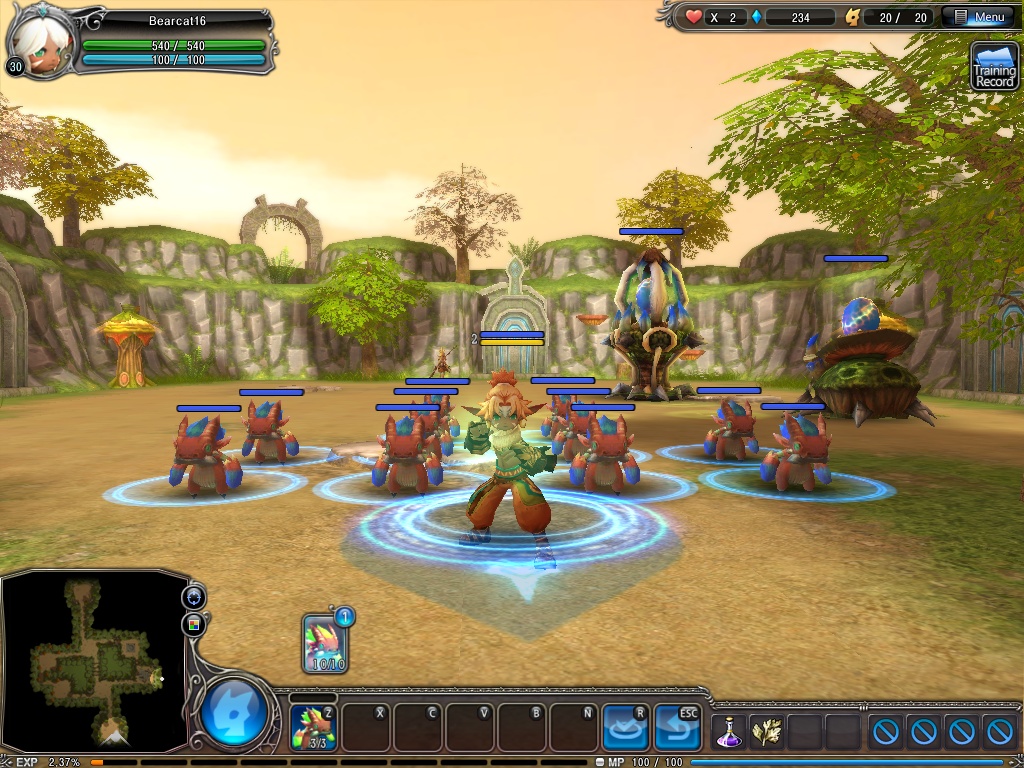Click Bearcat16's character portrait
Viewport: 1024px width, 768px height.
point(42,43)
